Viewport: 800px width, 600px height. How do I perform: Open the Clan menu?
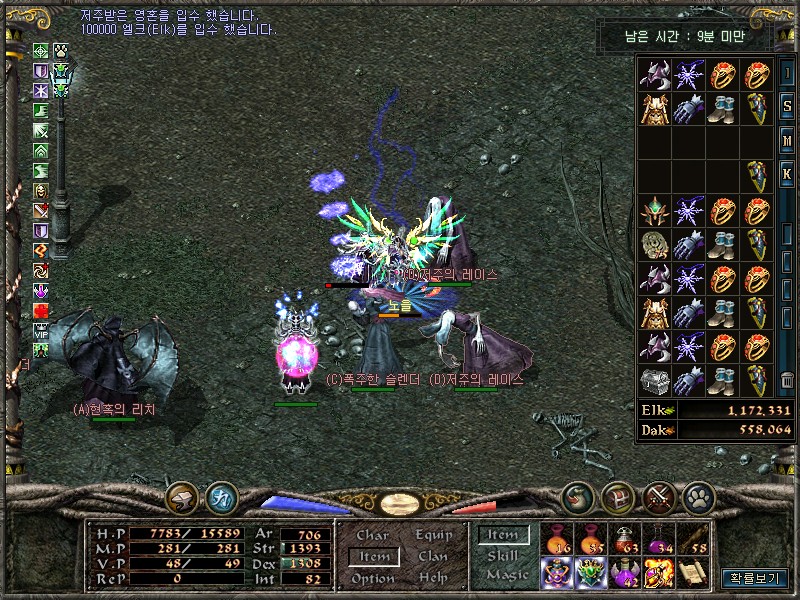pos(433,557)
